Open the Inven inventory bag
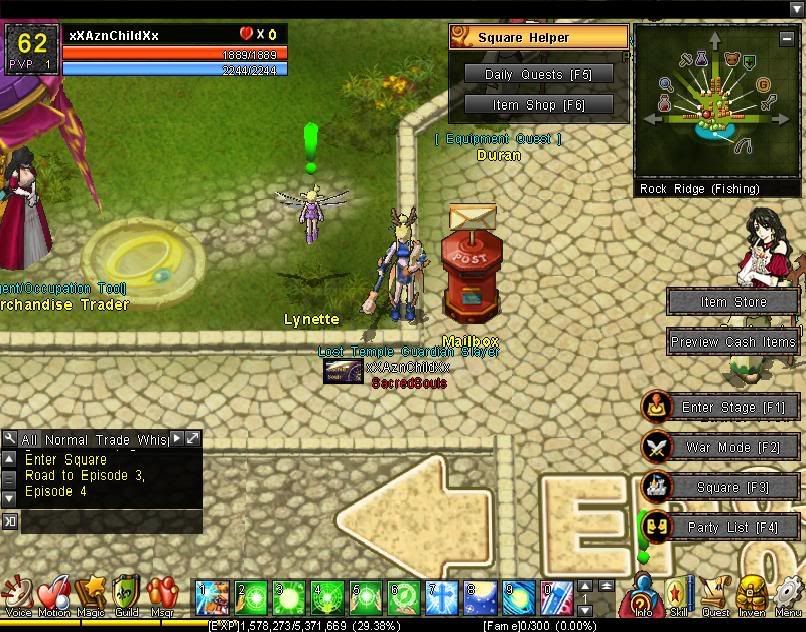Screen dimensions: 806x632 pos(751,596)
